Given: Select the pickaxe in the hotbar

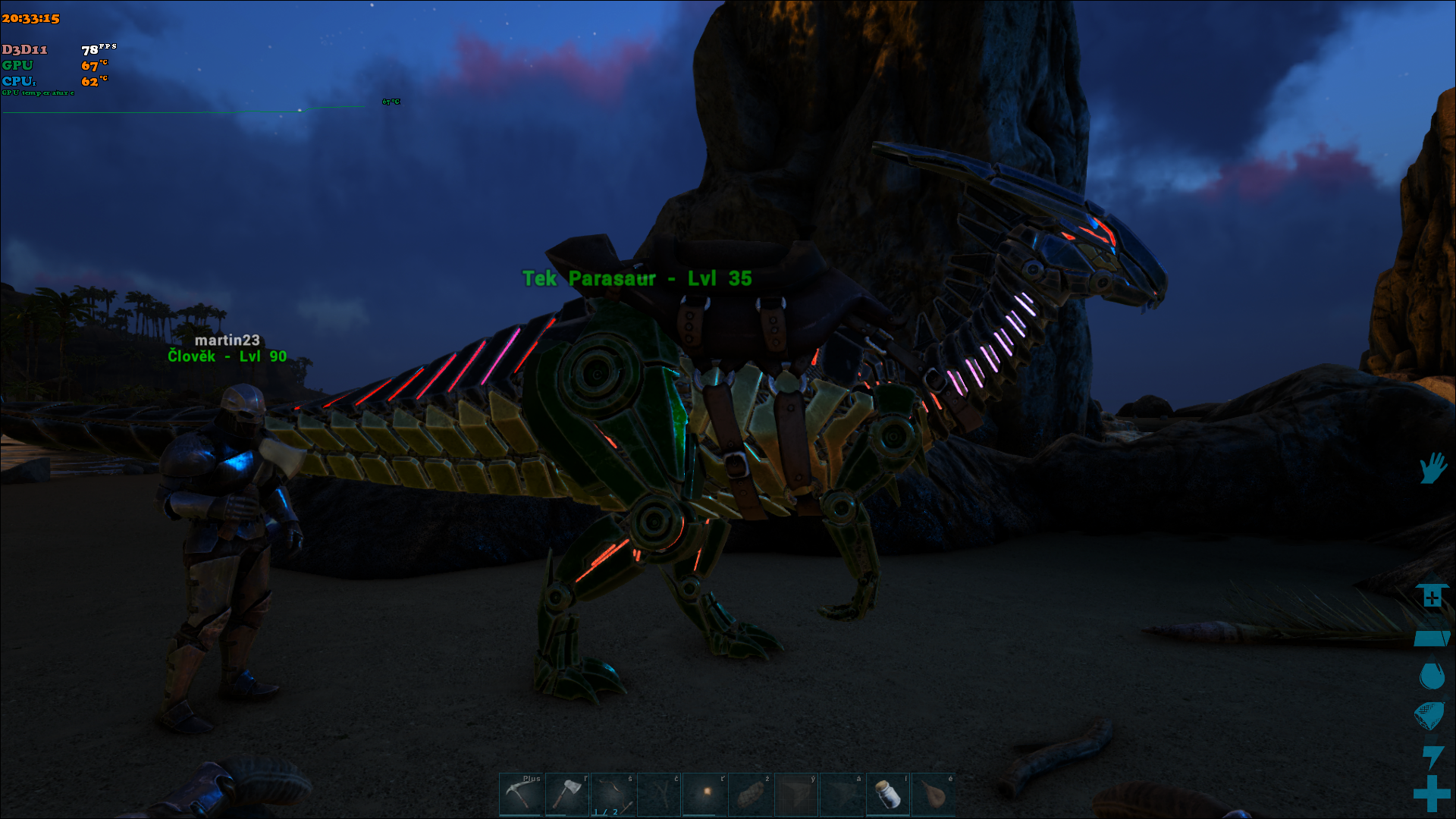Looking at the screenshot, I should coord(521,794).
